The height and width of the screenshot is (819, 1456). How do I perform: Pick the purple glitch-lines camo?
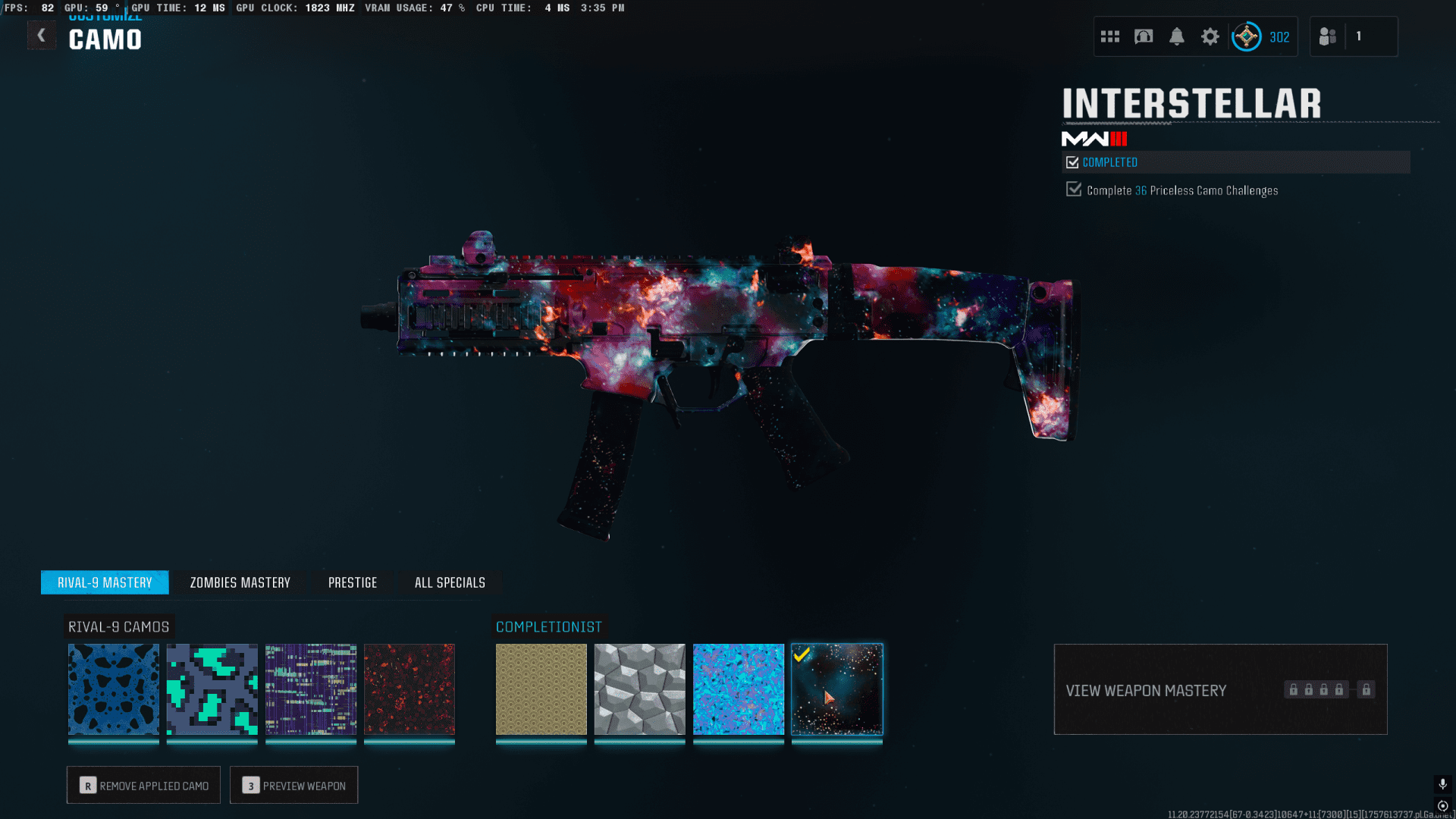311,689
